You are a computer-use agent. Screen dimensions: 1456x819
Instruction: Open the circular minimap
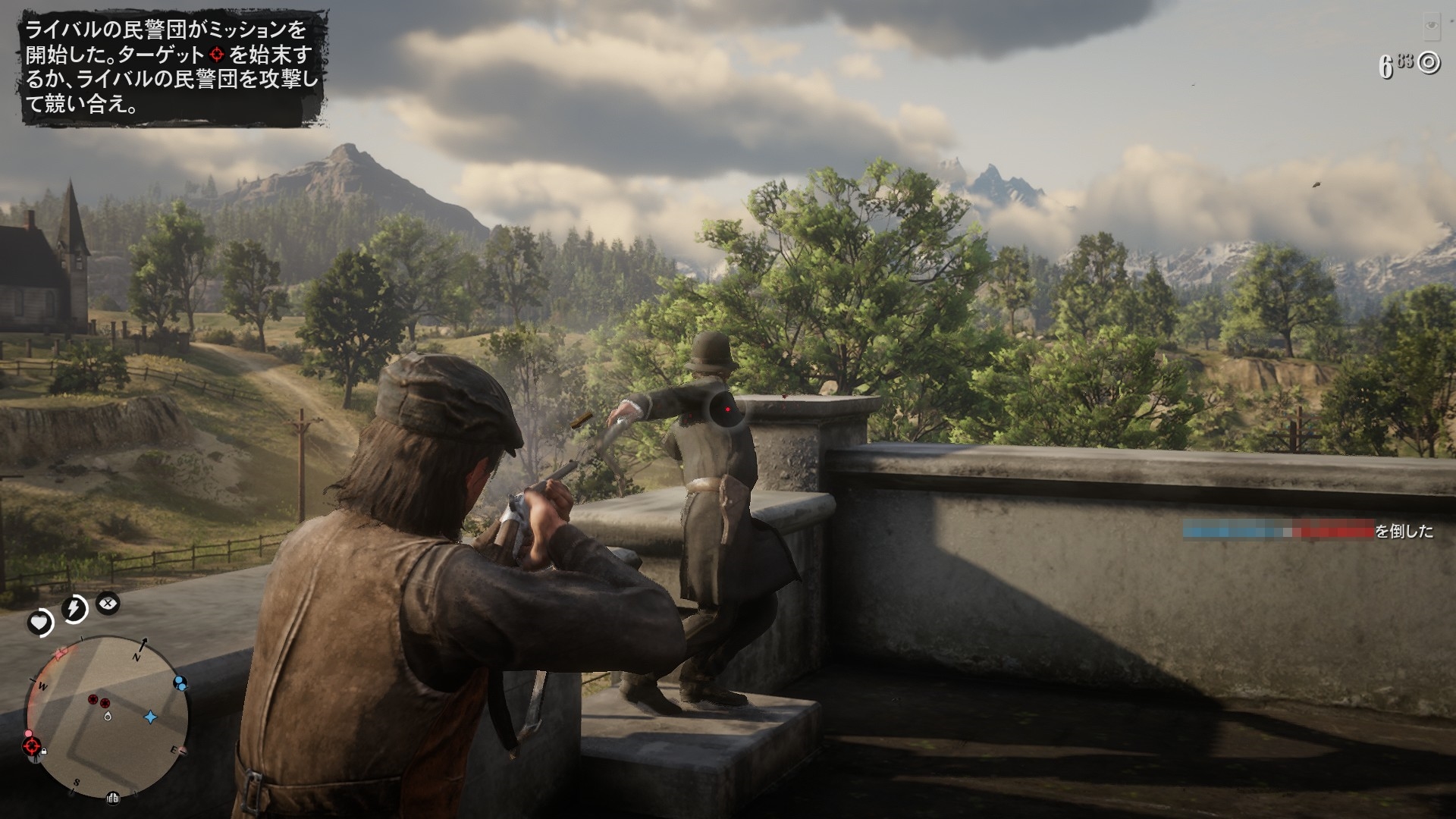click(107, 715)
